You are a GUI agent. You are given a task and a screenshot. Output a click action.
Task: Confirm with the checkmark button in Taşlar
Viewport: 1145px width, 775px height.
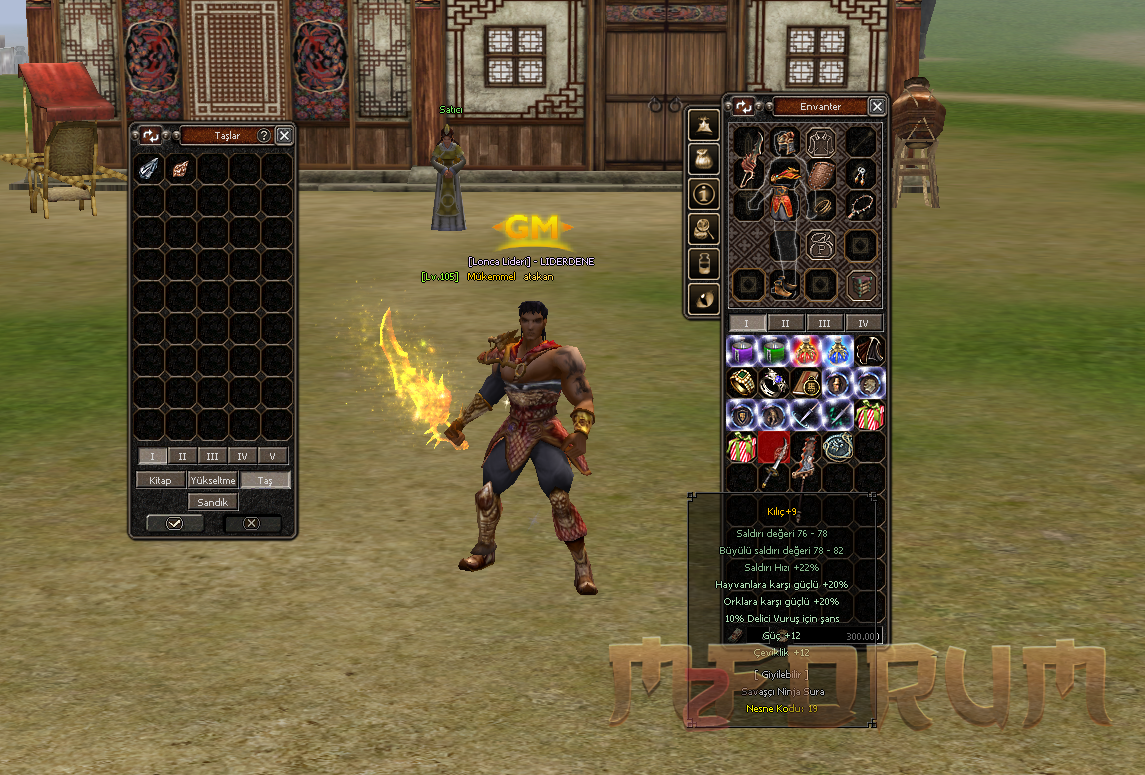tap(175, 523)
